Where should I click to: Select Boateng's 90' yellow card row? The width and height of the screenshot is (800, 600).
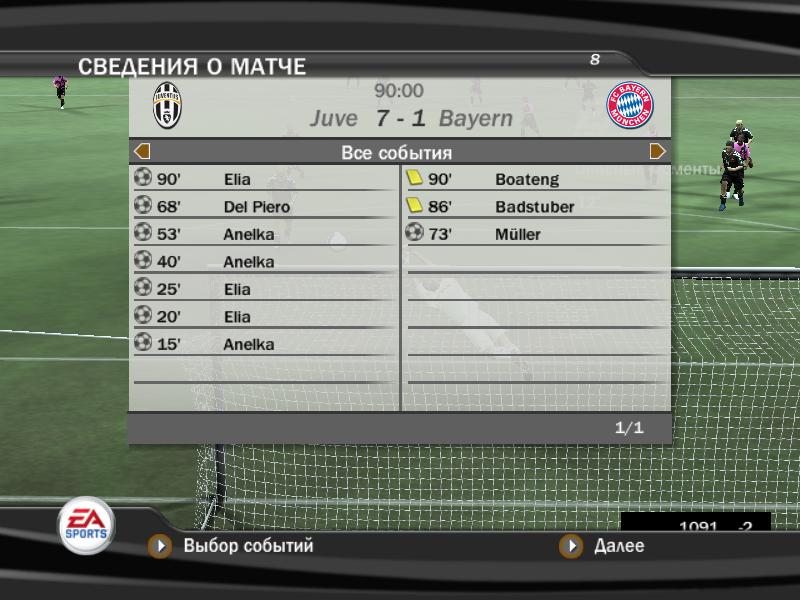click(536, 180)
